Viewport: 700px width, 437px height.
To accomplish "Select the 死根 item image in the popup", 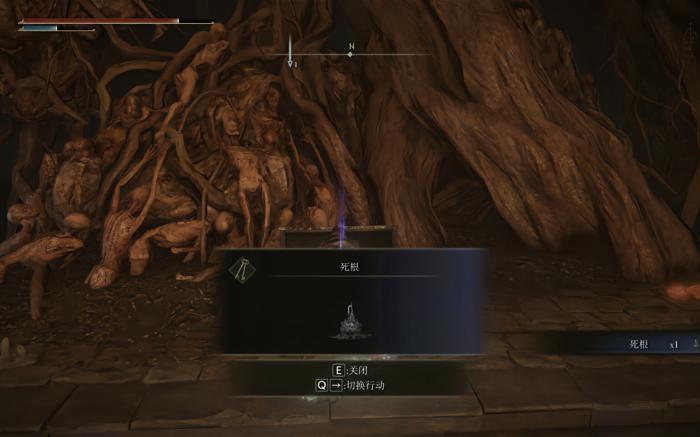I will (x=350, y=322).
